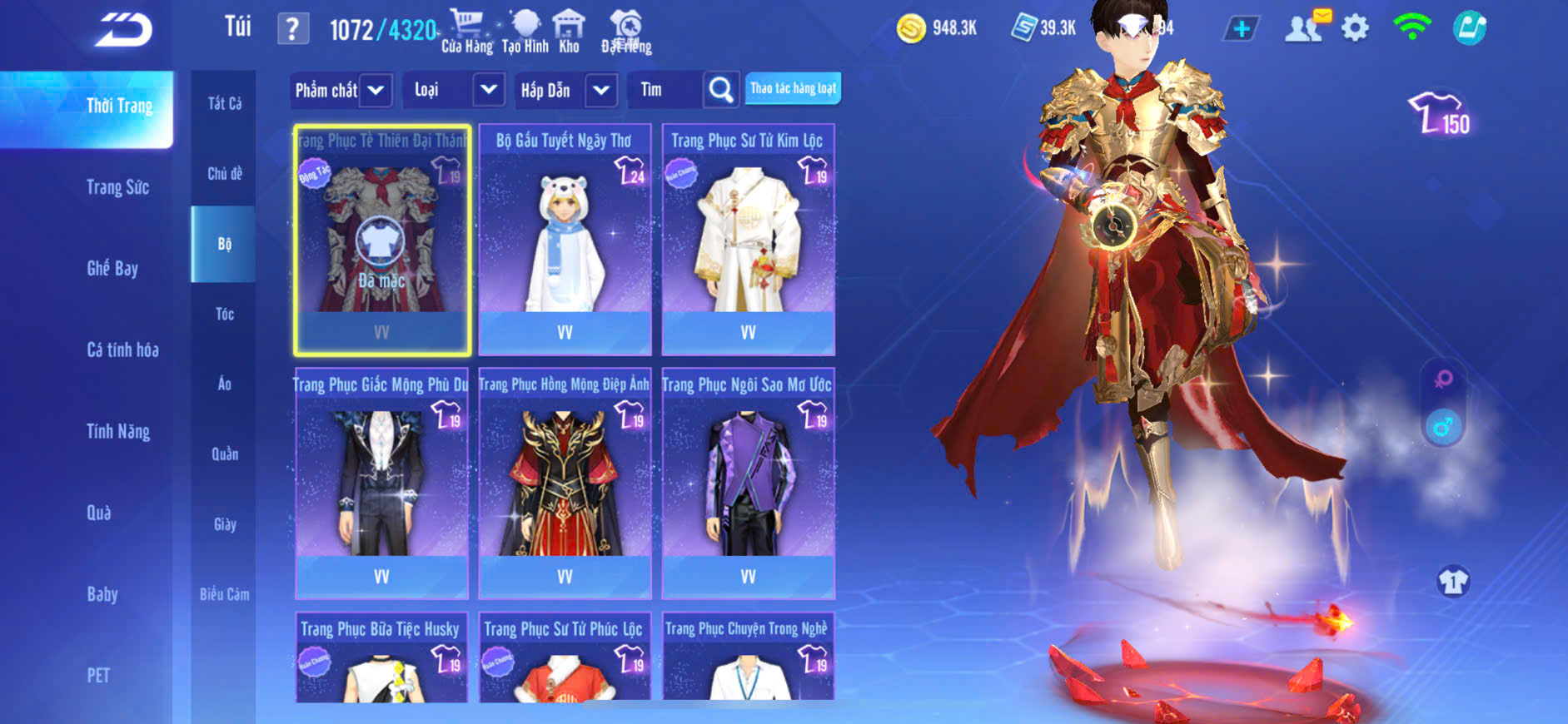Screen dimensions: 1568x724
Task: Click the blue plus top-up button
Action: pyautogui.click(x=1241, y=29)
